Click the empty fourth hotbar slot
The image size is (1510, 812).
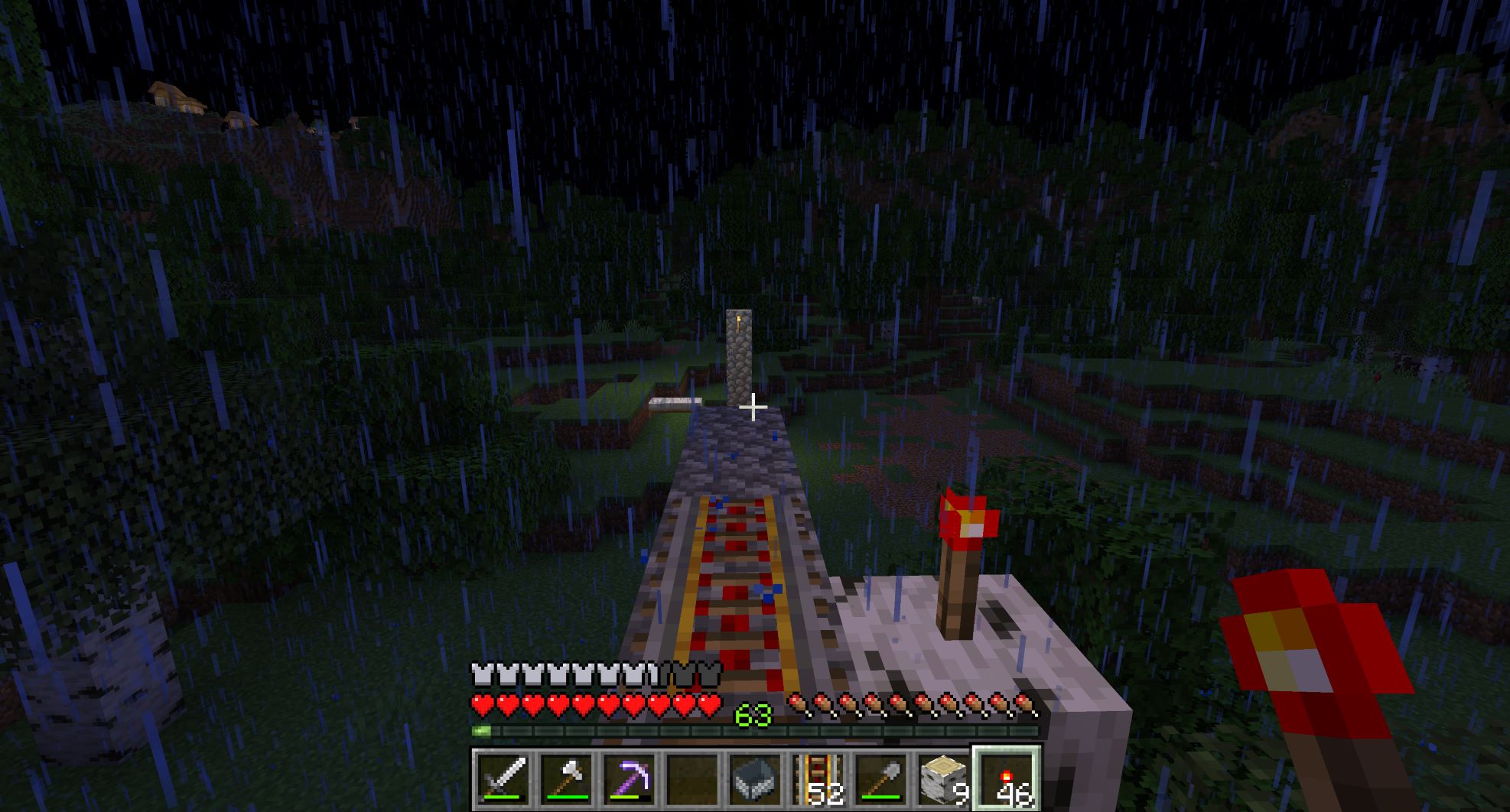pyautogui.click(x=691, y=780)
